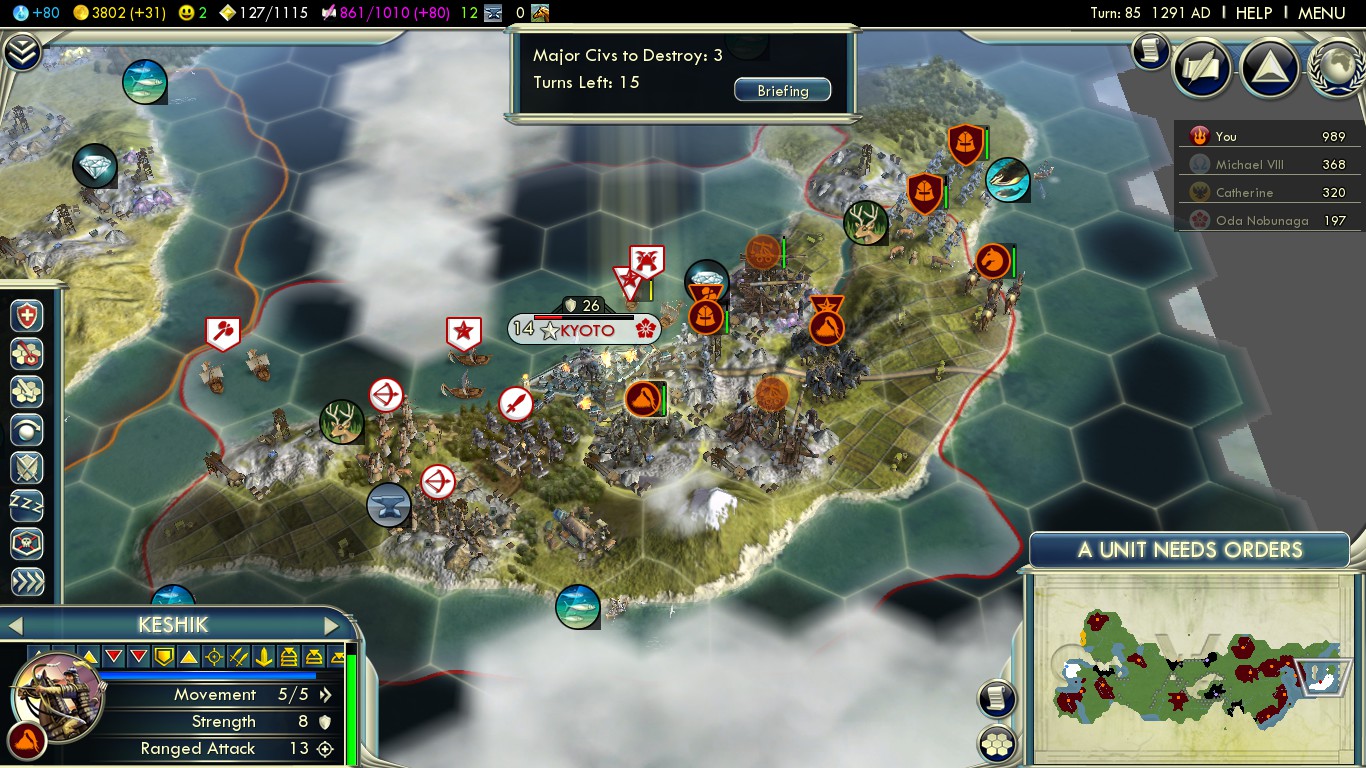Open the MENU in the top right
Image resolution: width=1366 pixels, height=768 pixels.
[1320, 13]
